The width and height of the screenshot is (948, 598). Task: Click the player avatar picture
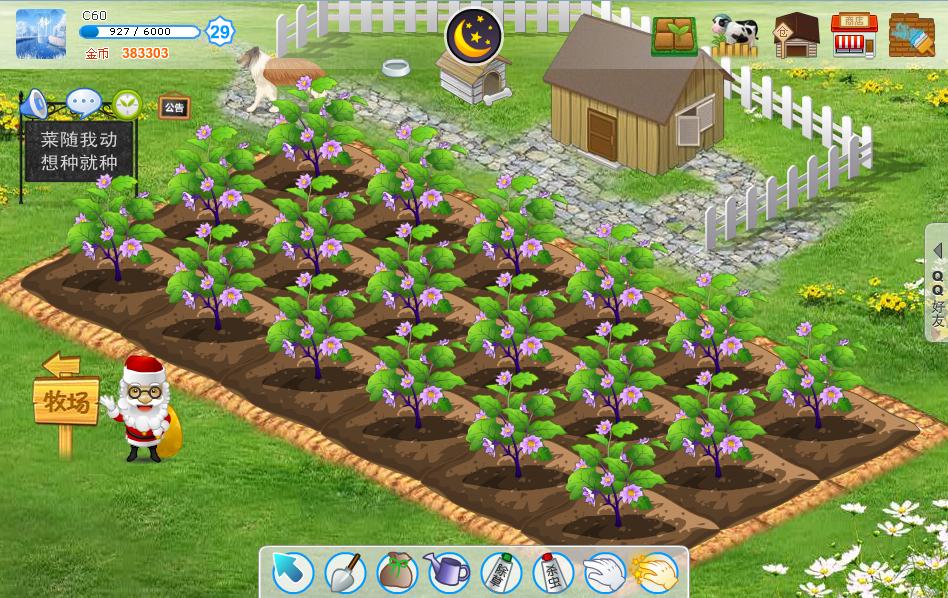[x=41, y=34]
